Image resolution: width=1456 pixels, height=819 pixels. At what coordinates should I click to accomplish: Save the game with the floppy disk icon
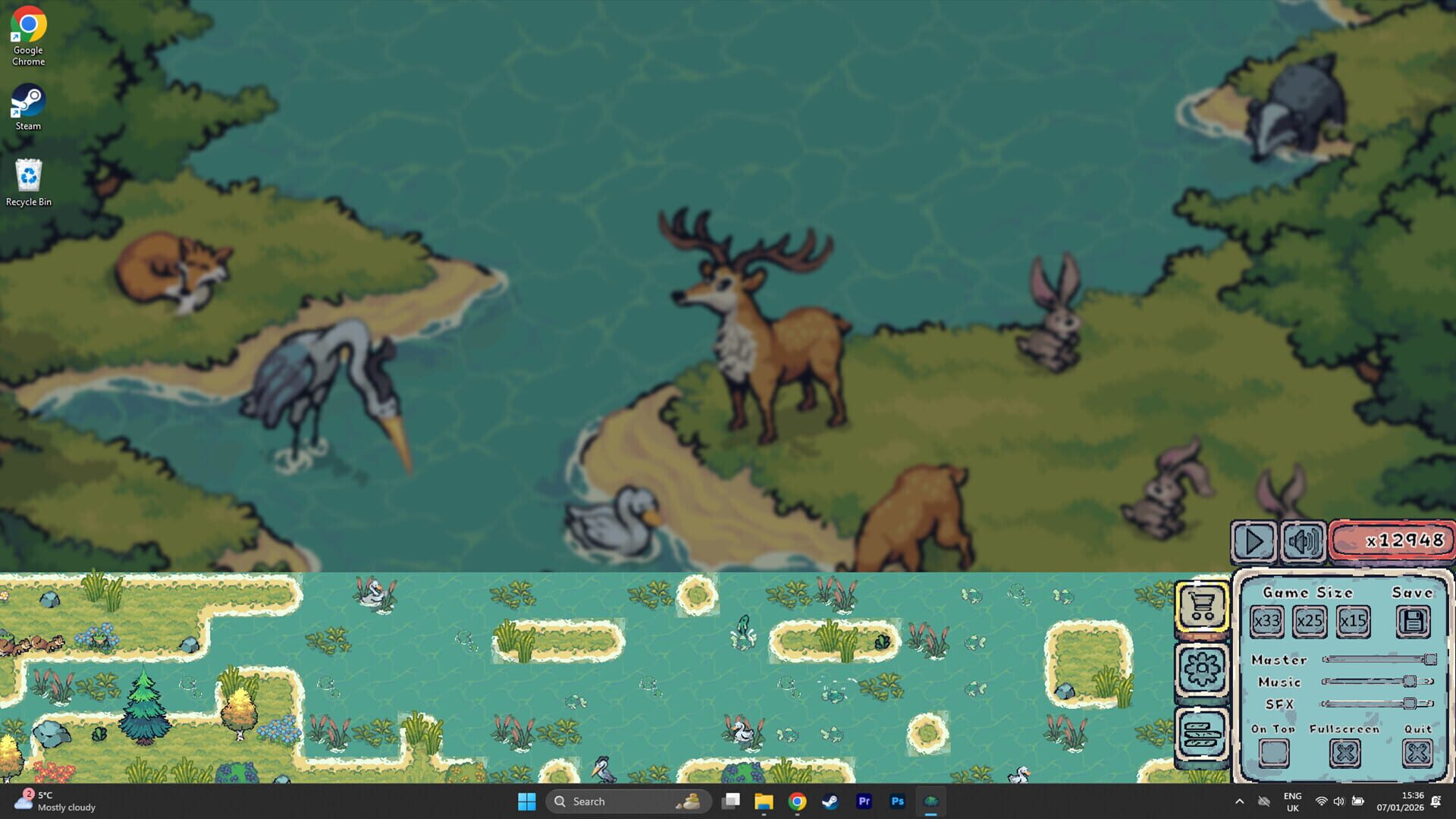pyautogui.click(x=1411, y=621)
